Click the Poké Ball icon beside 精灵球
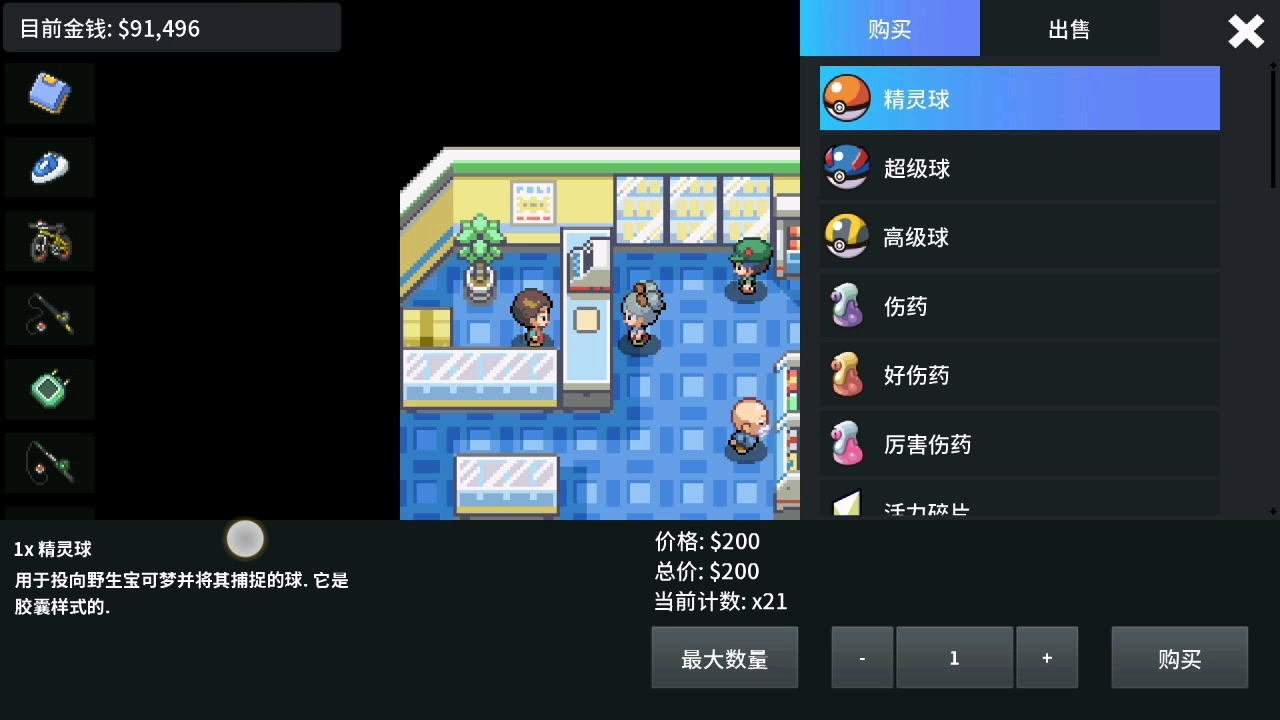Image resolution: width=1280 pixels, height=720 pixels. pos(846,98)
